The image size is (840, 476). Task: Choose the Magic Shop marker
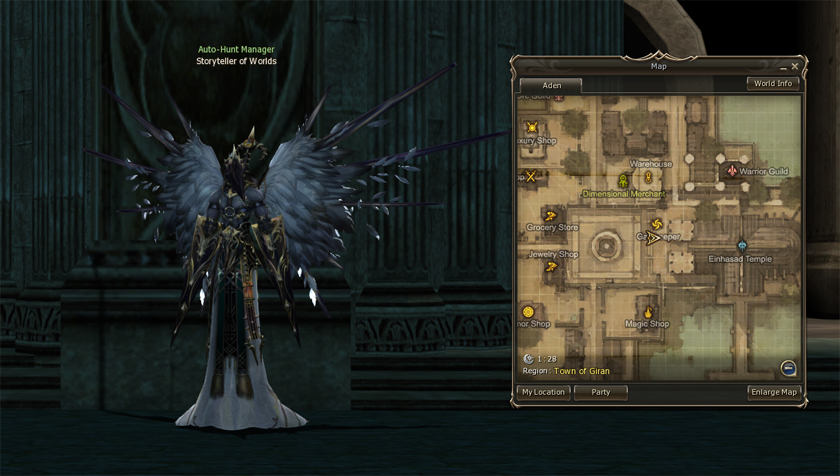click(x=648, y=311)
